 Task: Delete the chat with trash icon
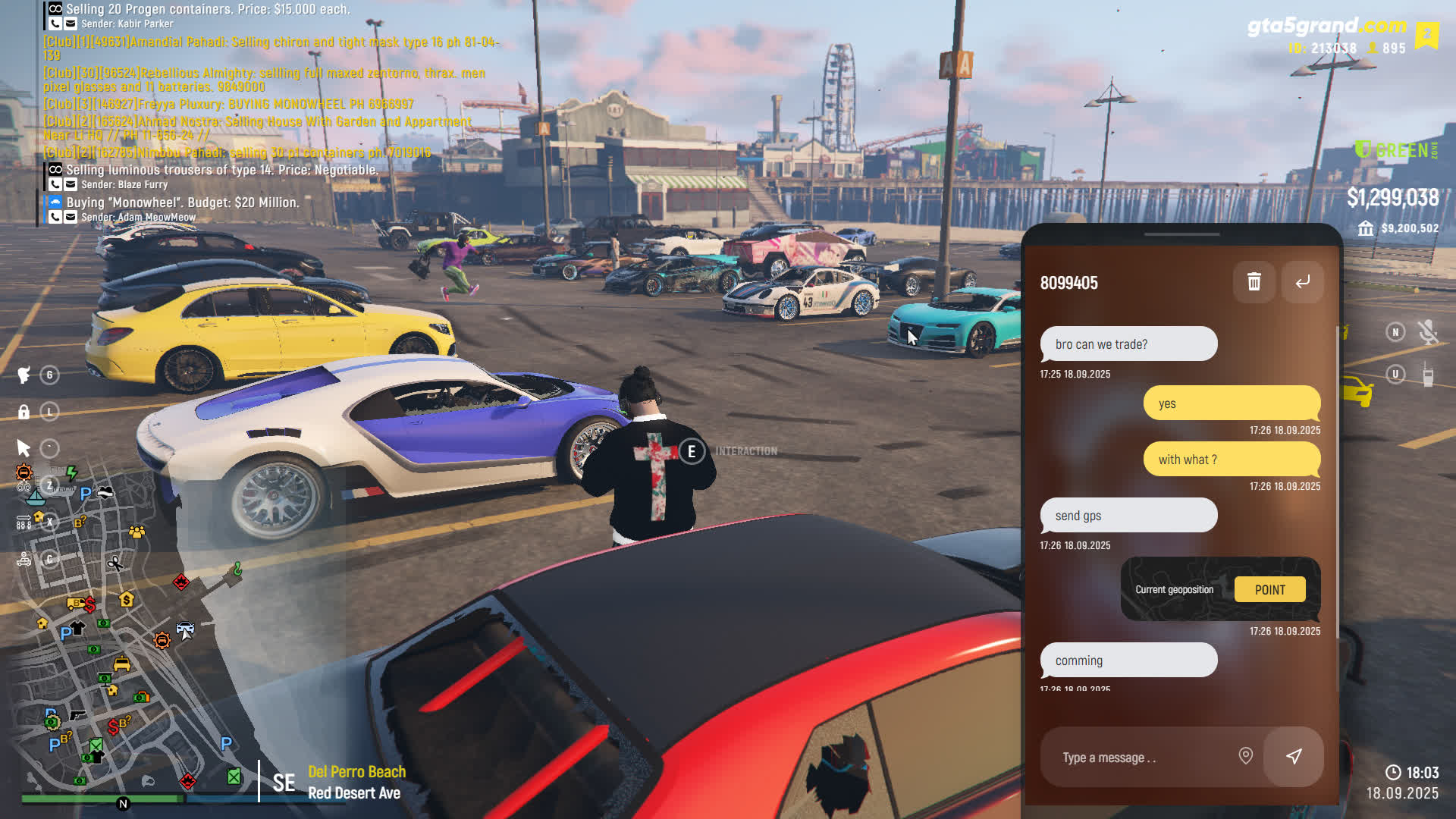coord(1254,282)
